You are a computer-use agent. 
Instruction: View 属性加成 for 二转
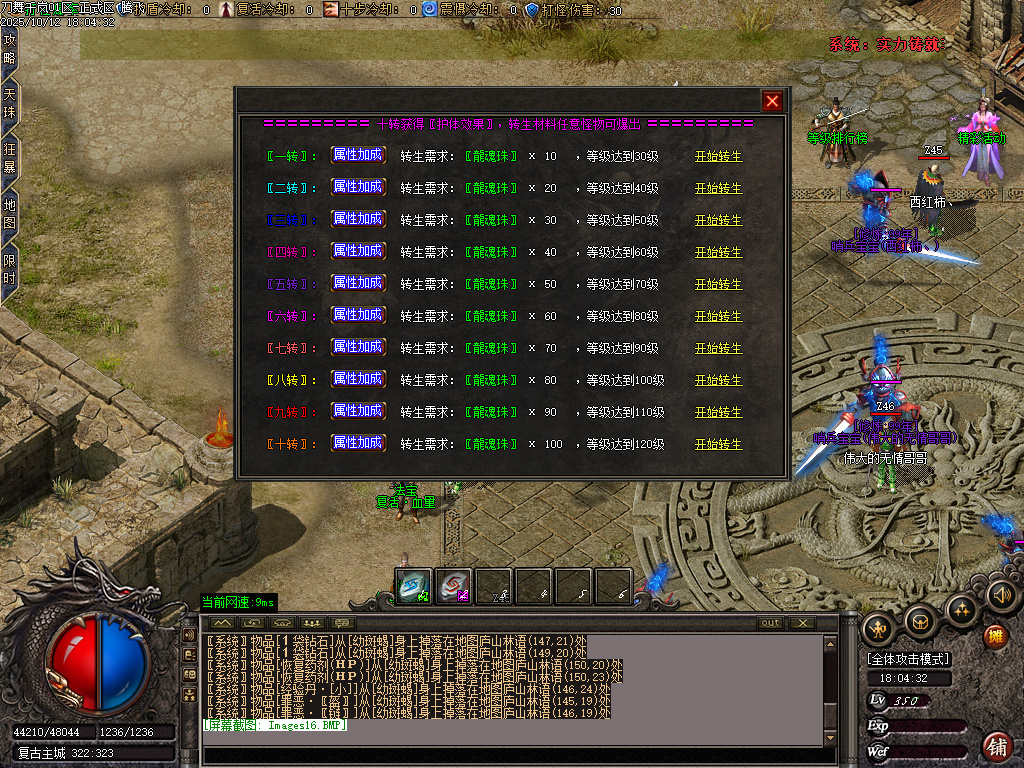pyautogui.click(x=358, y=187)
